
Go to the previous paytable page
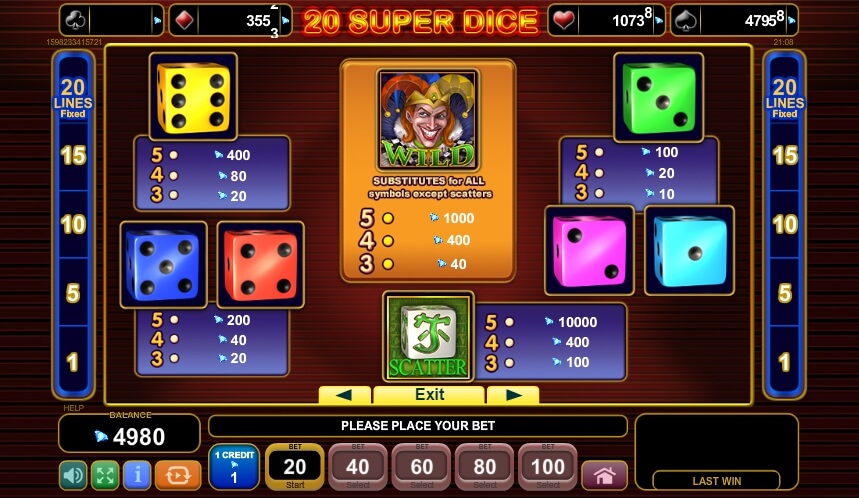pos(344,395)
